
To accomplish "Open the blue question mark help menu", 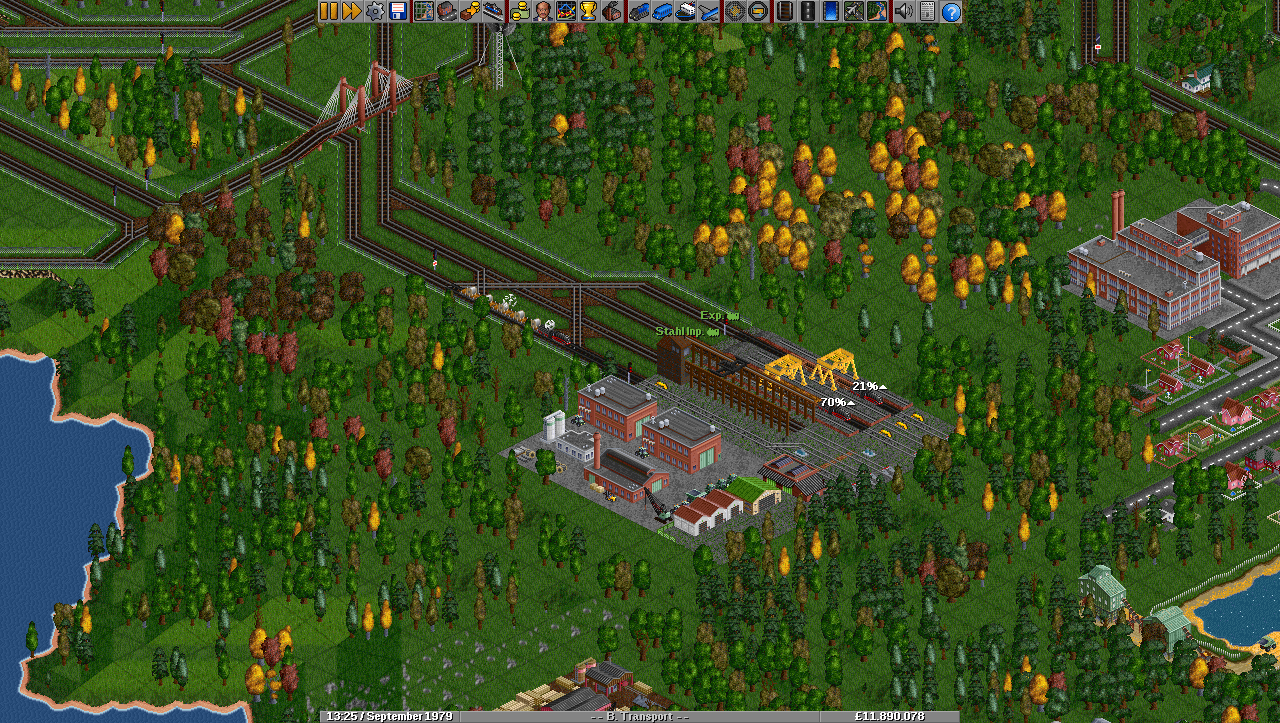I will click(x=950, y=11).
